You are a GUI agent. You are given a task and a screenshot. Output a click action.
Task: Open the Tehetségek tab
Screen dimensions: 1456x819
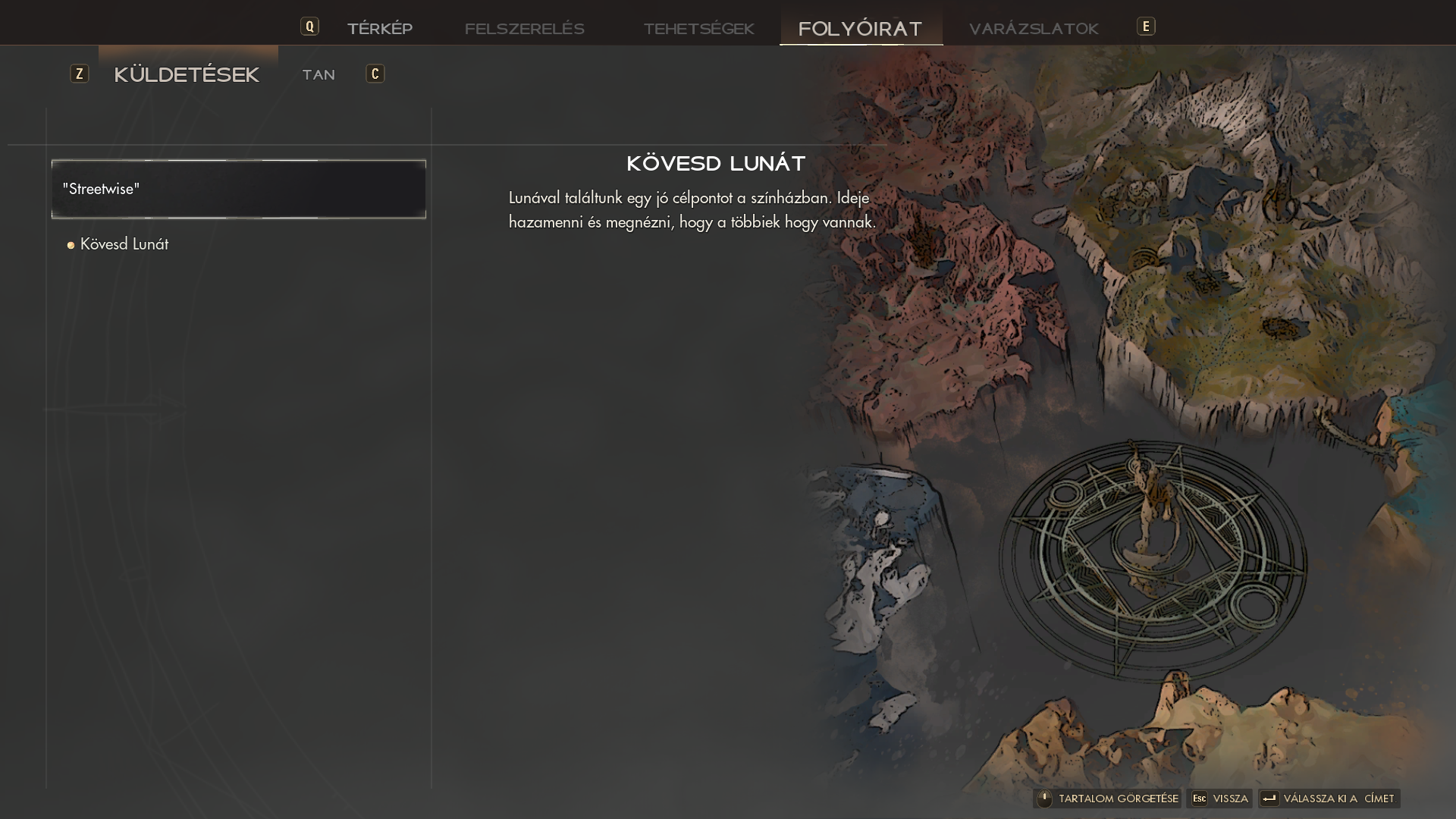698,29
